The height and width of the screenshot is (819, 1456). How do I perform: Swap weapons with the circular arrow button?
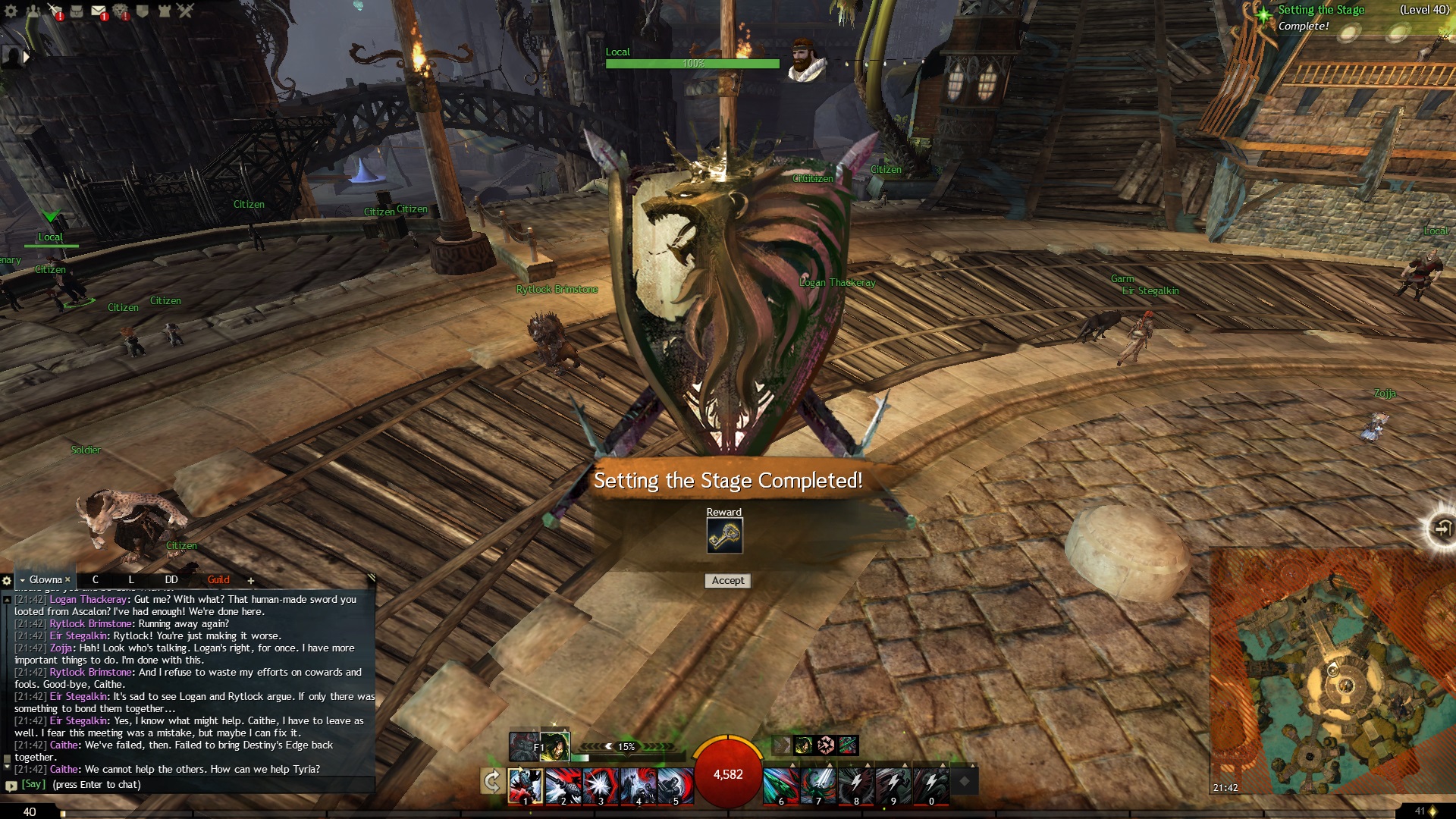pos(493,781)
